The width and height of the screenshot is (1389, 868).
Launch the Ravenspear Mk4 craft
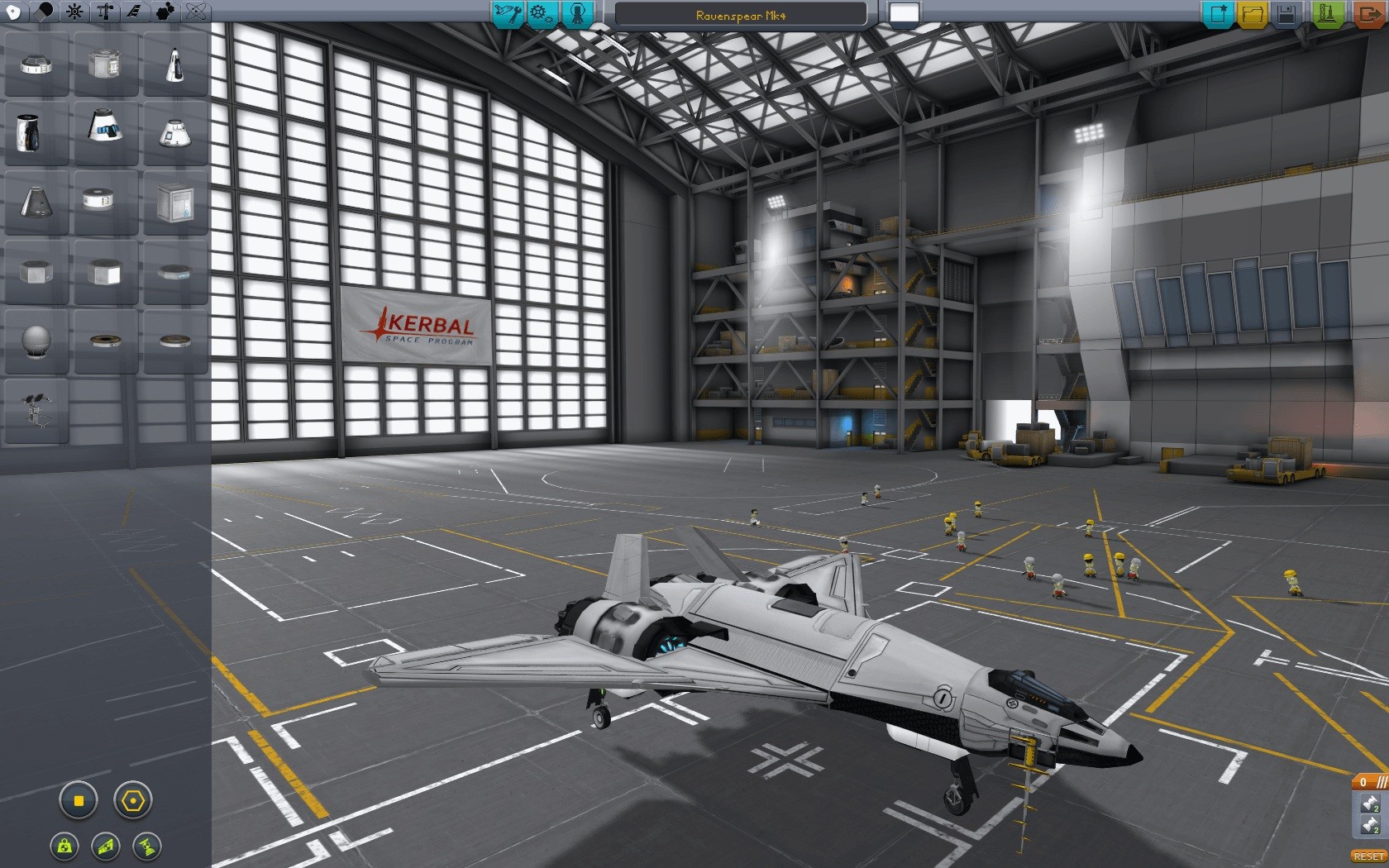pos(1328,12)
